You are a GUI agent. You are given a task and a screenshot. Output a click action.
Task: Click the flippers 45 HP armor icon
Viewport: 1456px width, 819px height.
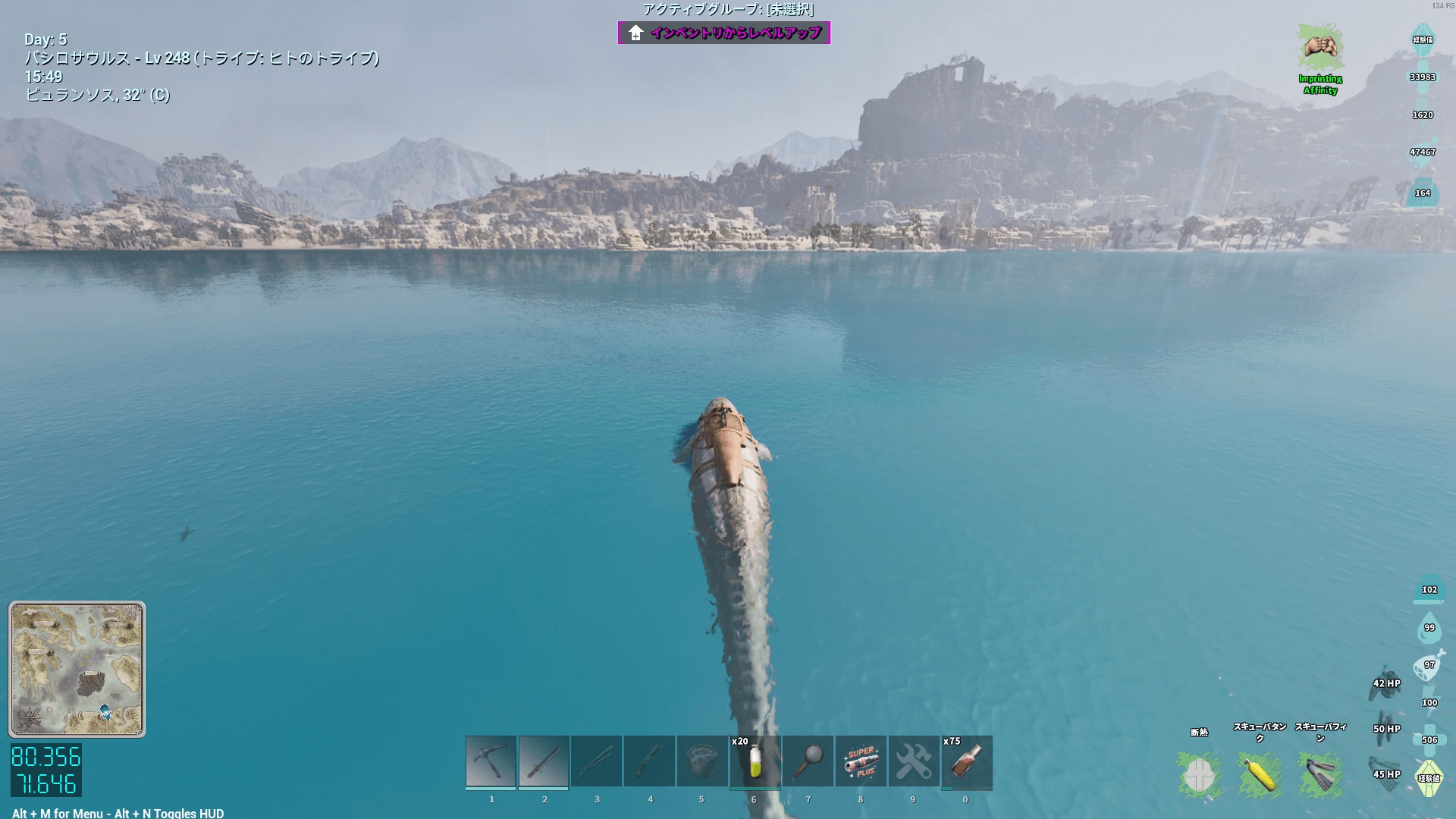(1386, 773)
